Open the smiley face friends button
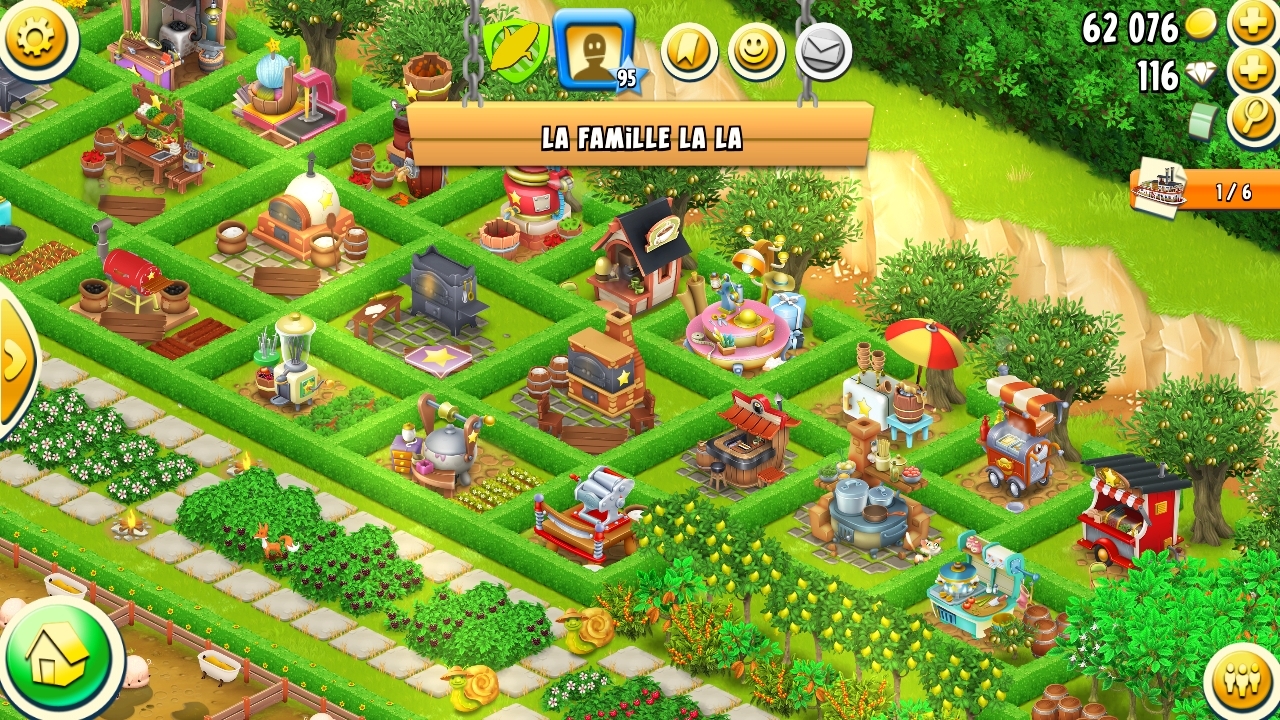This screenshot has width=1280, height=720. coord(756,51)
